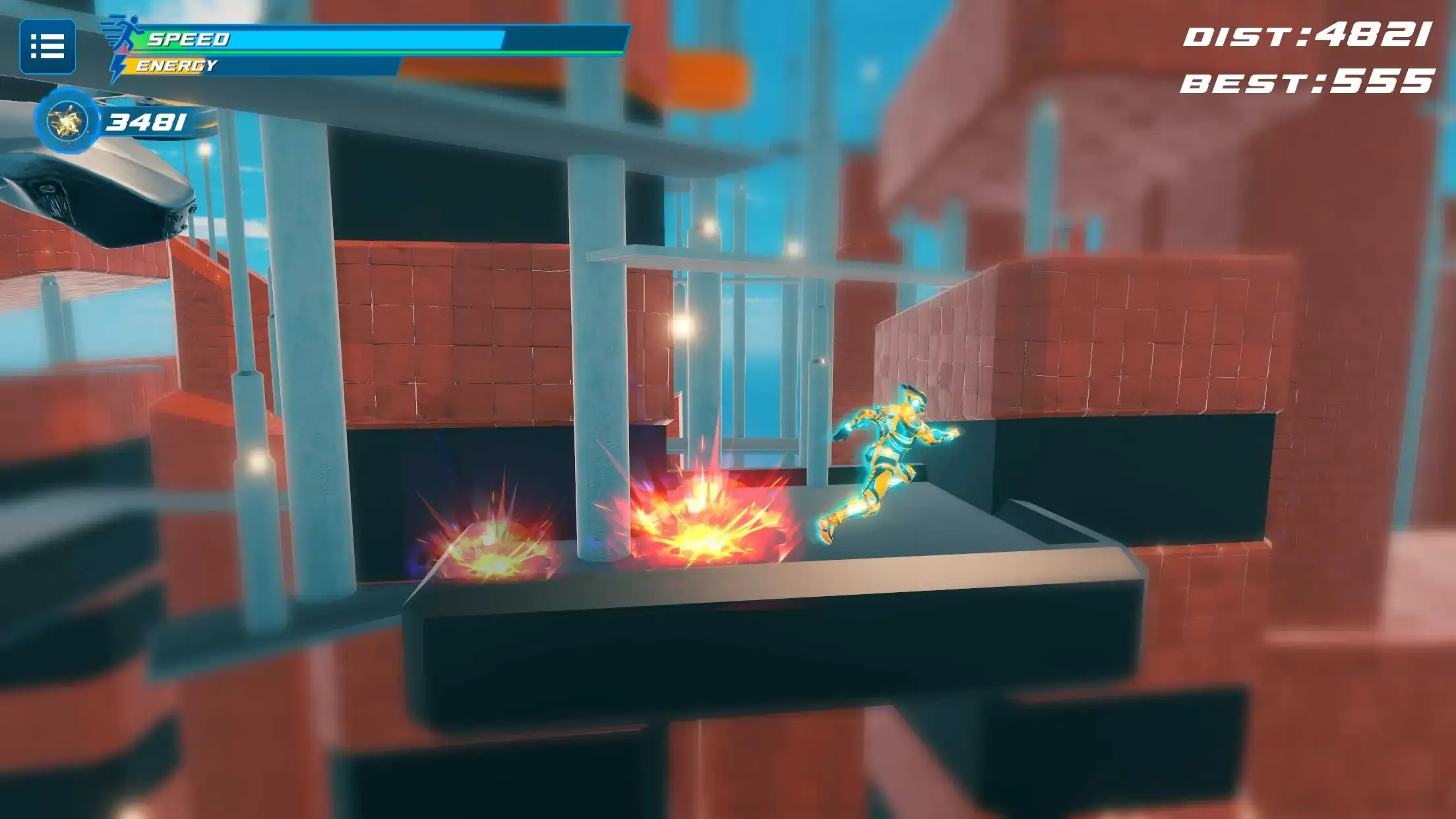
Task: Tap the SPEED label text
Action: 188,38
